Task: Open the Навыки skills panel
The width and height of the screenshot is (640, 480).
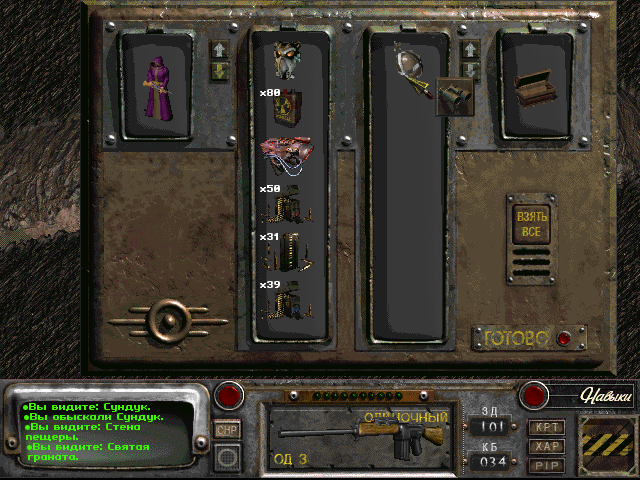Action: click(x=604, y=396)
